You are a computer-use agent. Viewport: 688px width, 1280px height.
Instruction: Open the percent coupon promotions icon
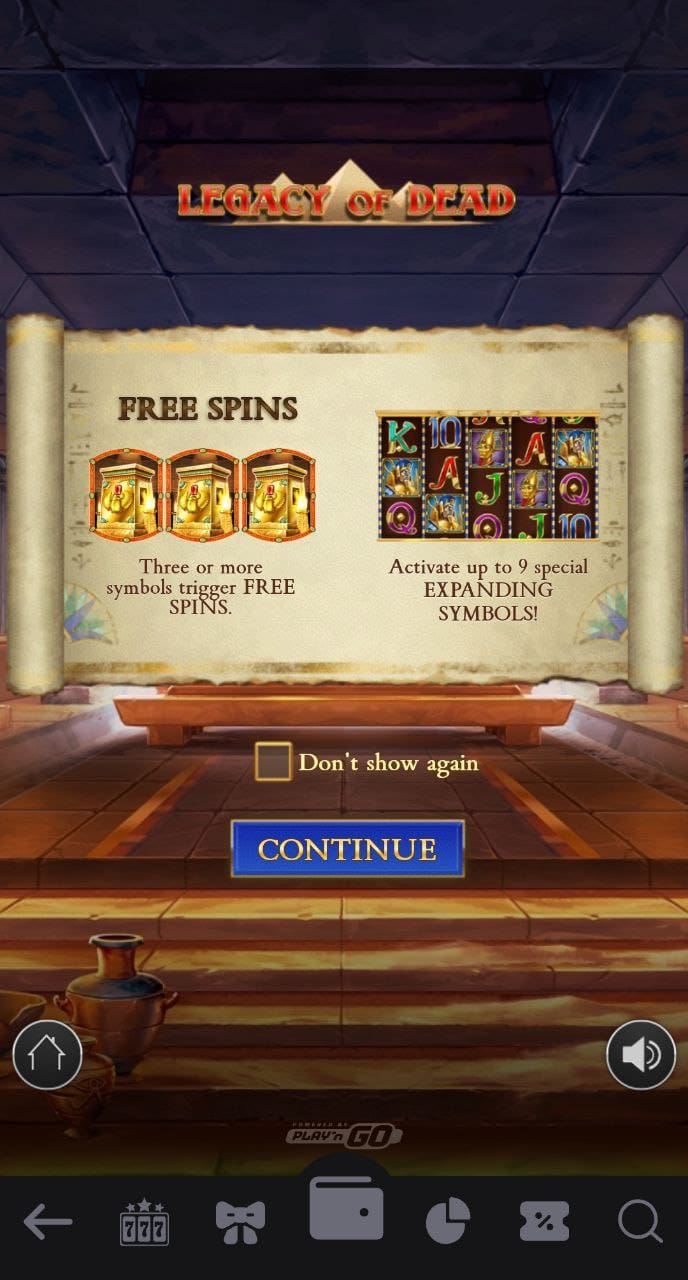click(x=544, y=1221)
